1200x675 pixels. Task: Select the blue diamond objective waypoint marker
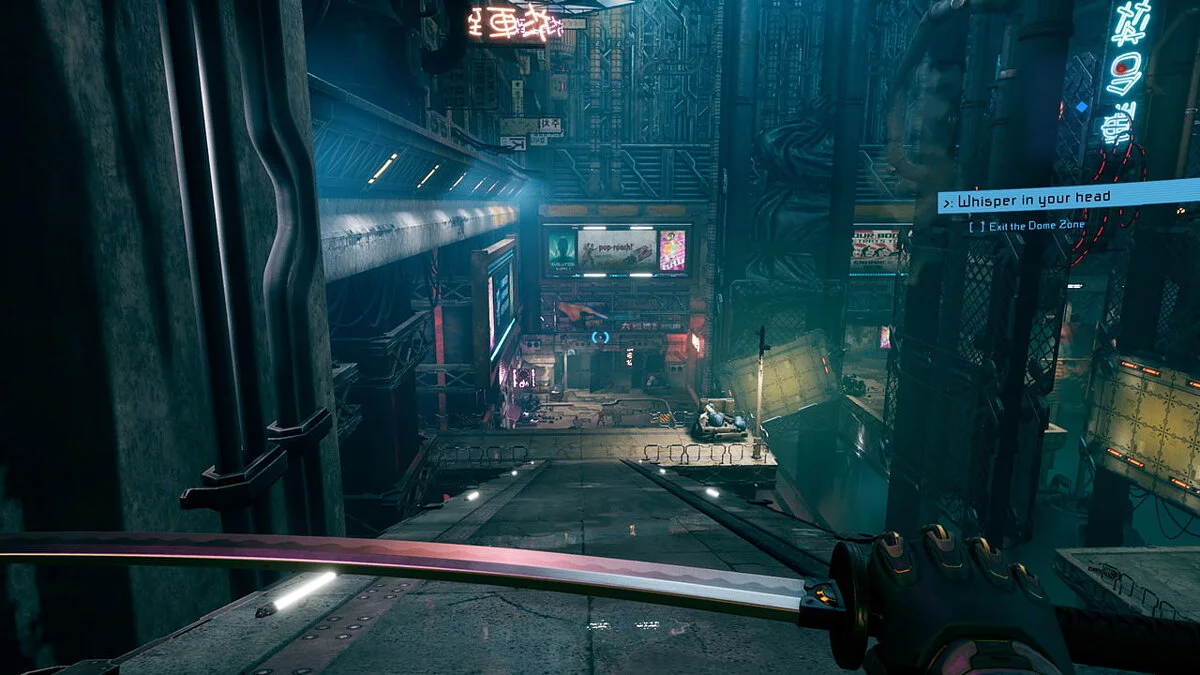pyautogui.click(x=1081, y=106)
